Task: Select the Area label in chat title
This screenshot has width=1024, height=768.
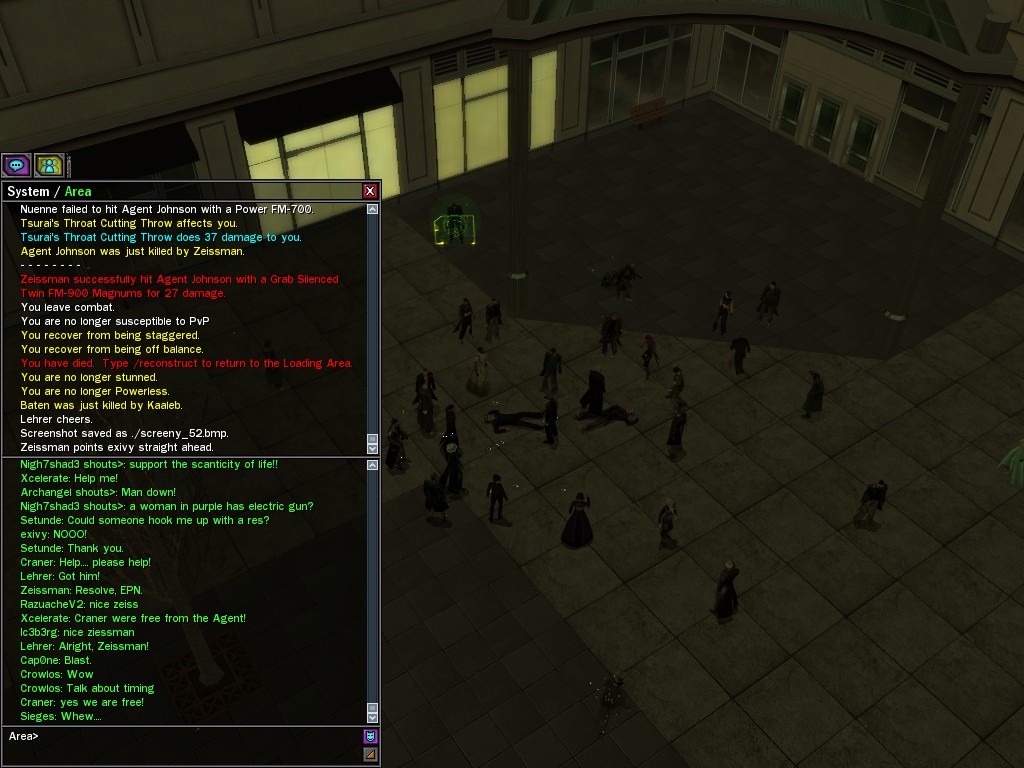Action: click(78, 191)
